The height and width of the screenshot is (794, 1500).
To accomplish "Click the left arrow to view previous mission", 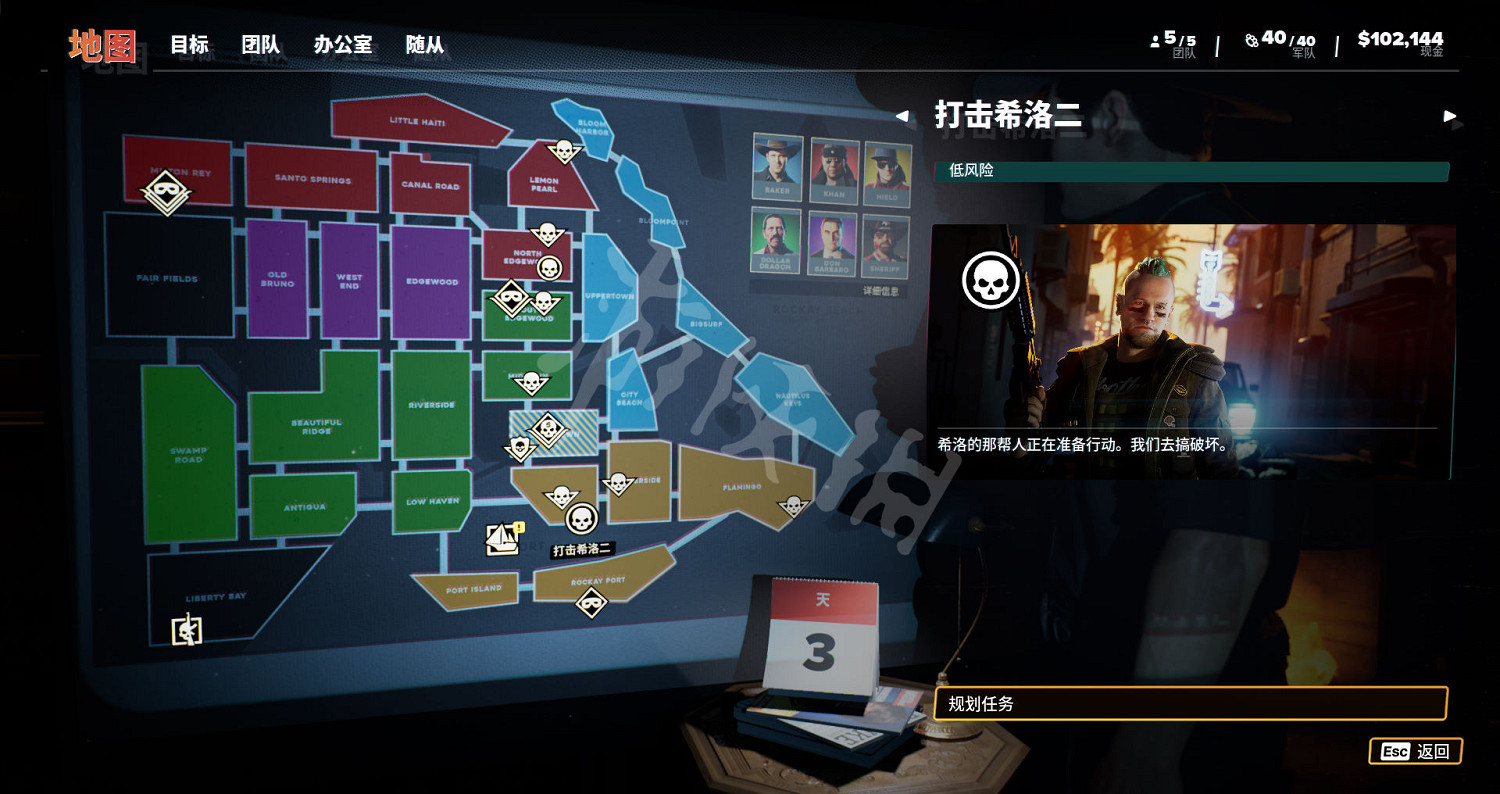I will coord(903,117).
